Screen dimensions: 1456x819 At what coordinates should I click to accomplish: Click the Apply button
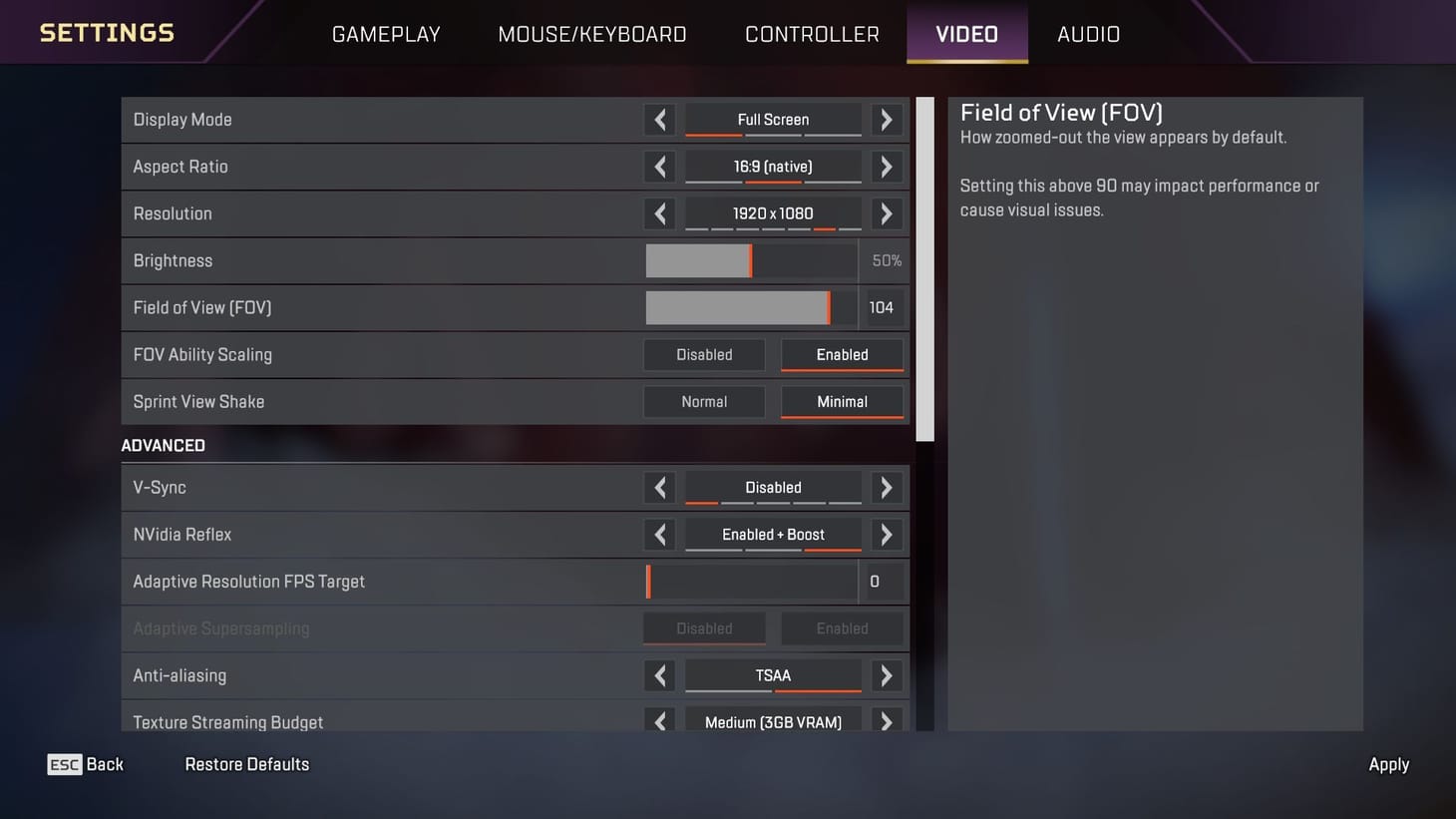(x=1388, y=764)
